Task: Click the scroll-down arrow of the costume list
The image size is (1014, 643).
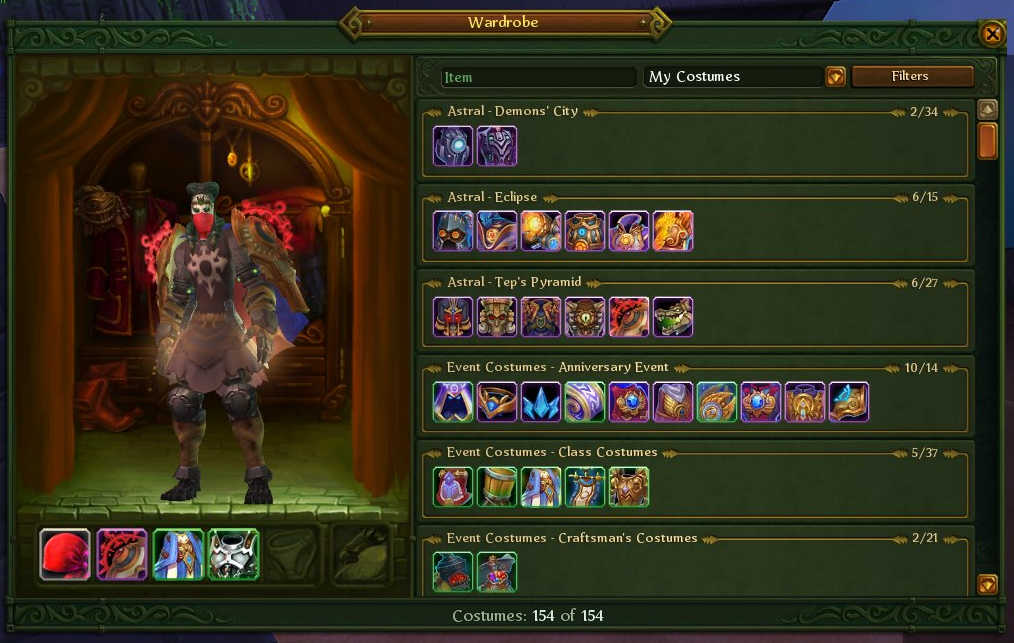Action: point(986,584)
